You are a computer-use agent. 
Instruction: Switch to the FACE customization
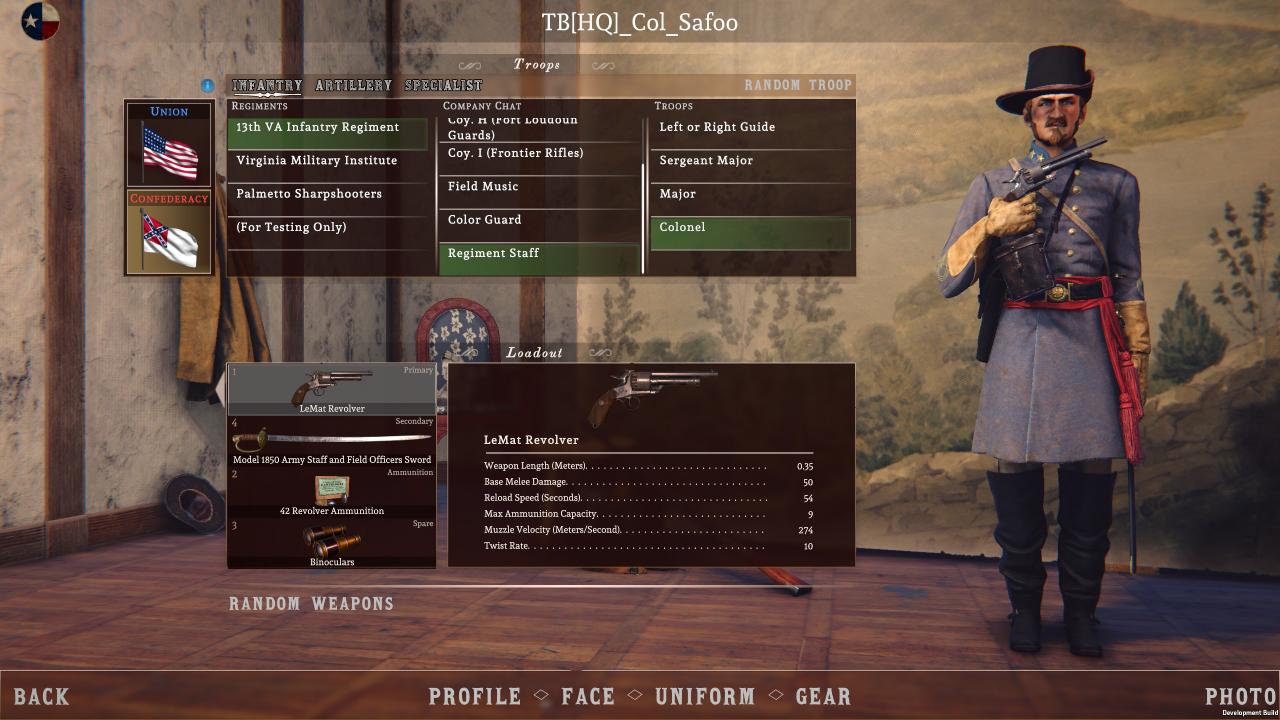(588, 697)
